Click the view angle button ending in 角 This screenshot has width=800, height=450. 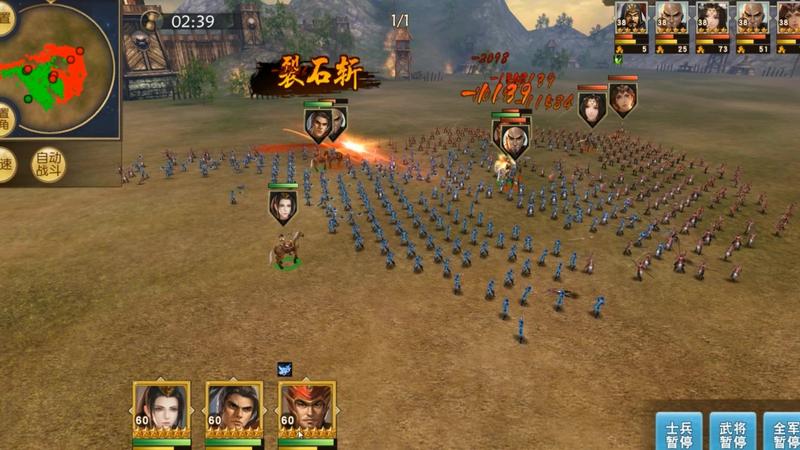pyautogui.click(x=6, y=117)
